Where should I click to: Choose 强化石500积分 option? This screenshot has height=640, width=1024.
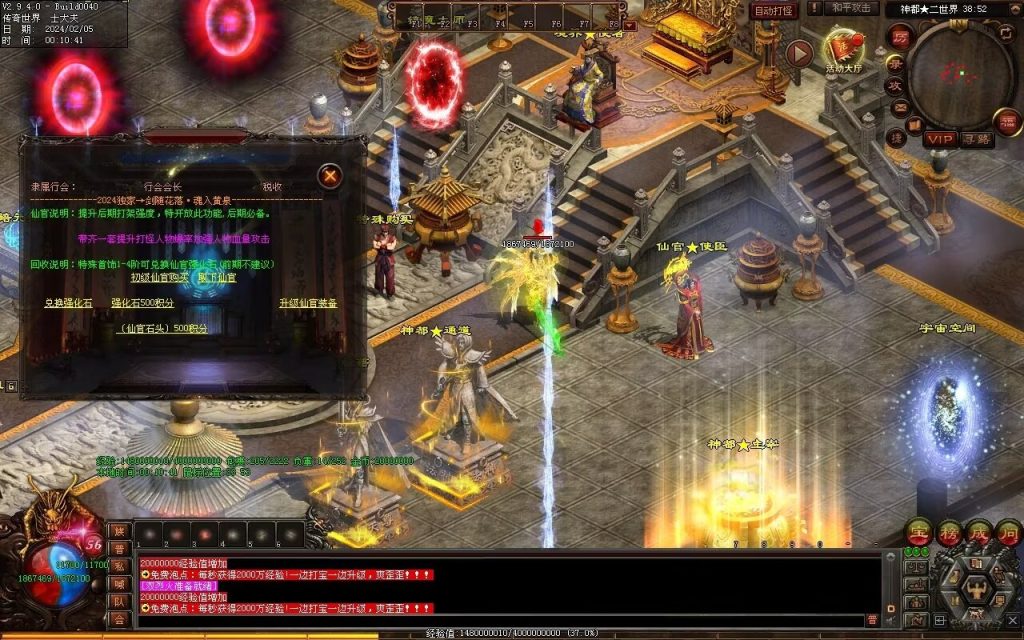tap(142, 303)
